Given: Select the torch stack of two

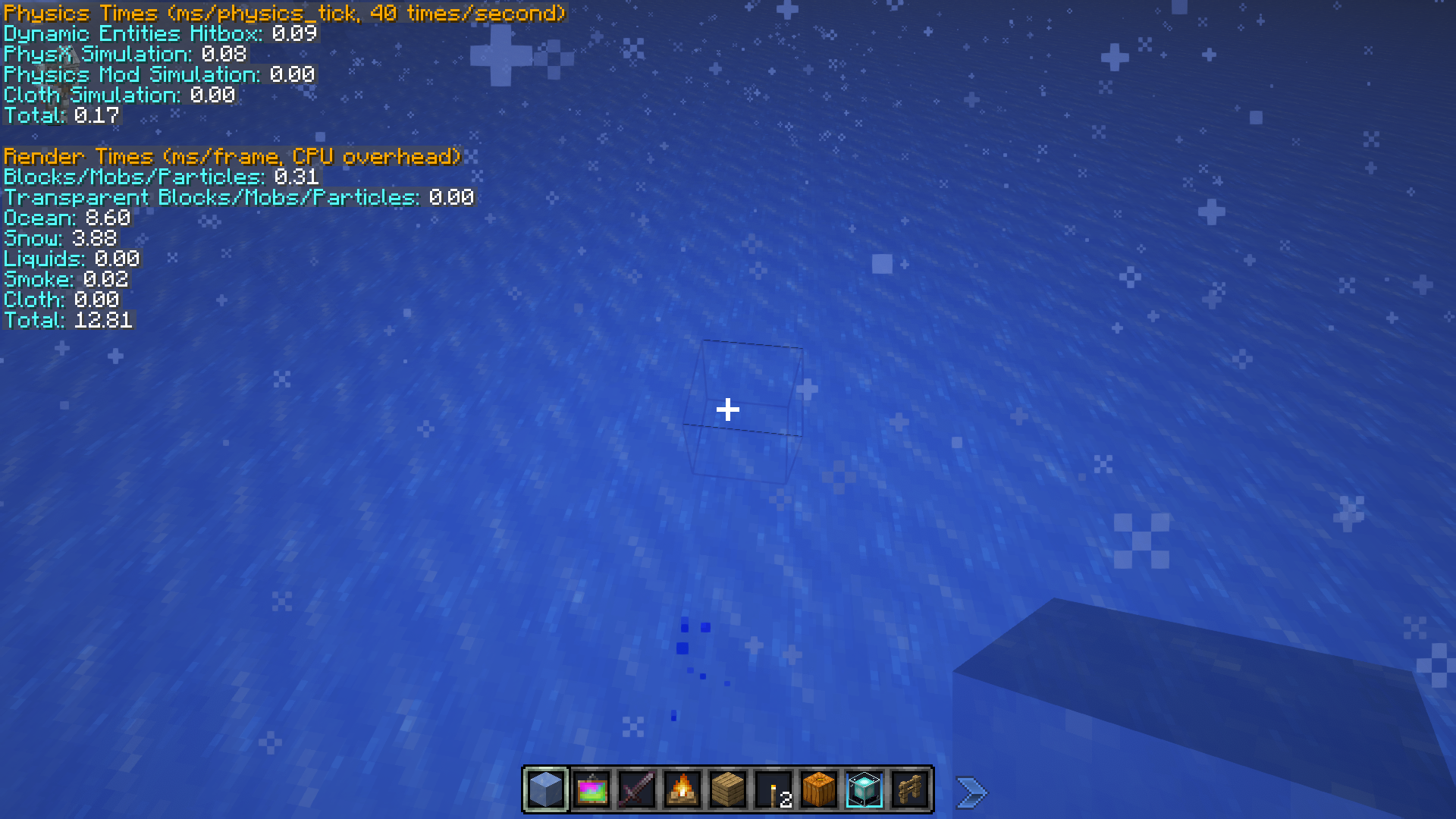Looking at the screenshot, I should coord(773,789).
